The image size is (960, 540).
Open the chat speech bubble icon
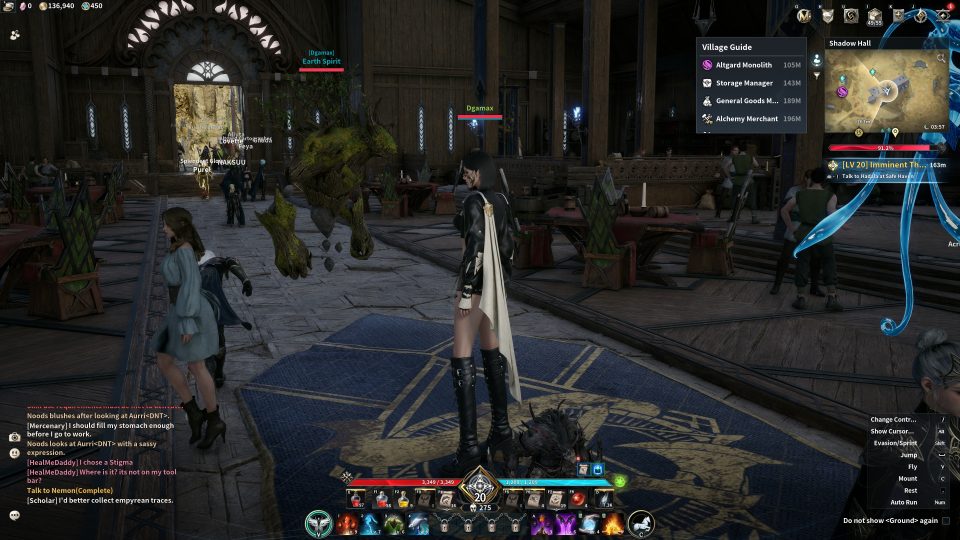(14, 515)
